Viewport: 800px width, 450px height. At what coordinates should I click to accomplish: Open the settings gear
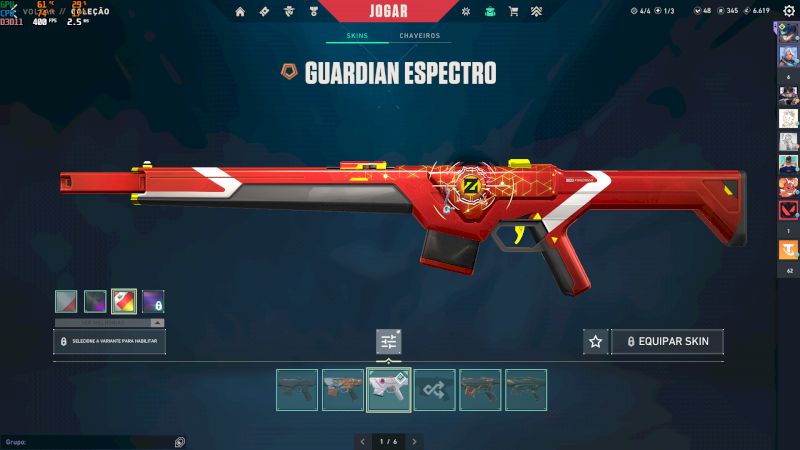coord(788,11)
